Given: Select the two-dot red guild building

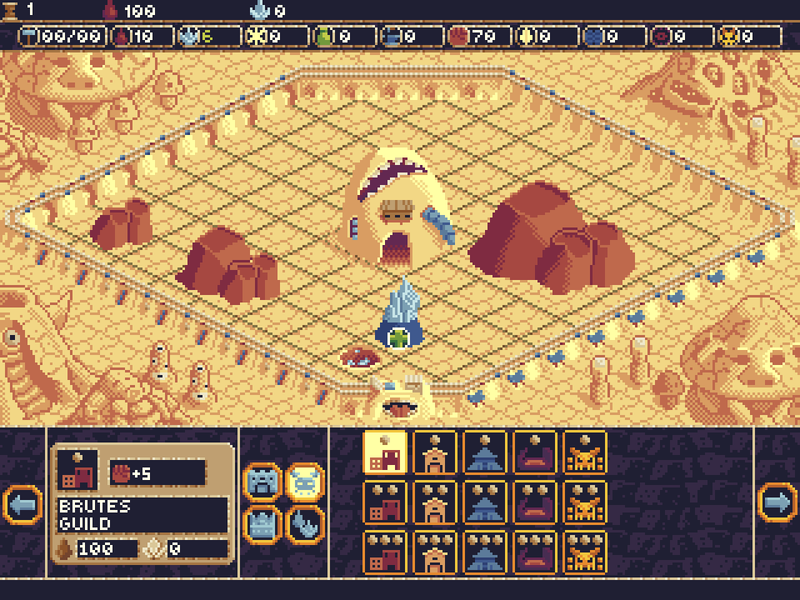Looking at the screenshot, I should tap(384, 502).
